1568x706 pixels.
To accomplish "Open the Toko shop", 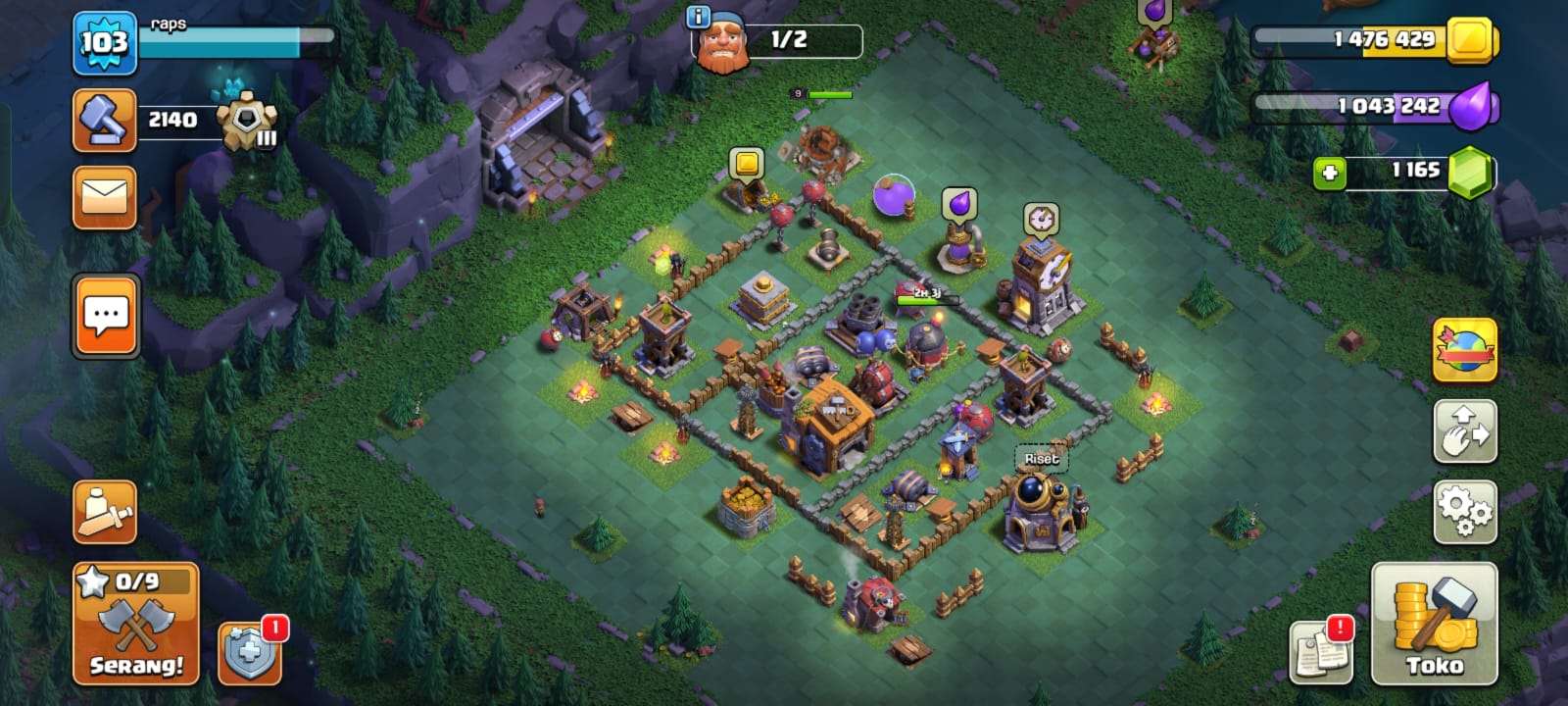I will [1434, 624].
